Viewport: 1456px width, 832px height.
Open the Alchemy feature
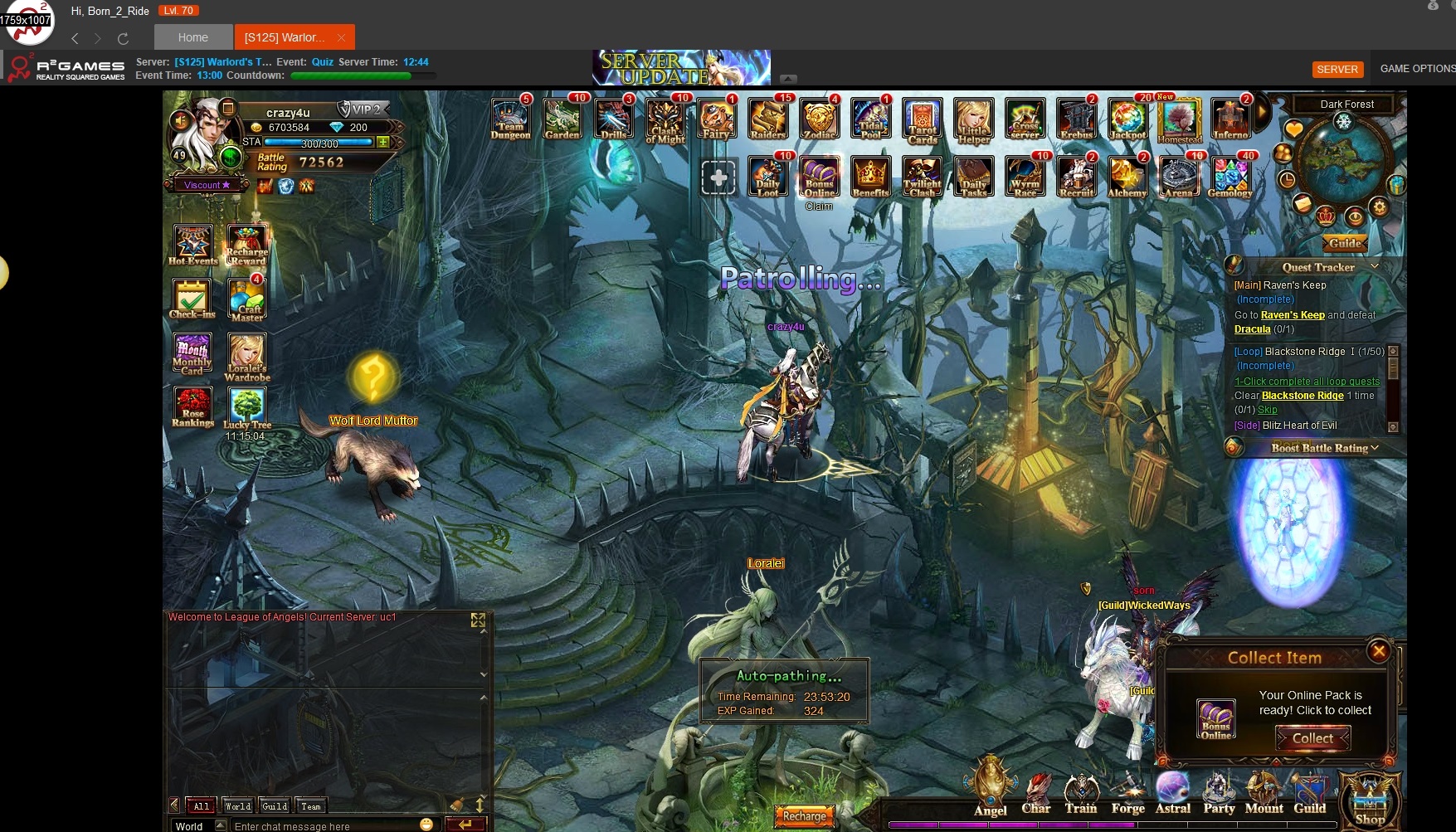click(x=1127, y=178)
